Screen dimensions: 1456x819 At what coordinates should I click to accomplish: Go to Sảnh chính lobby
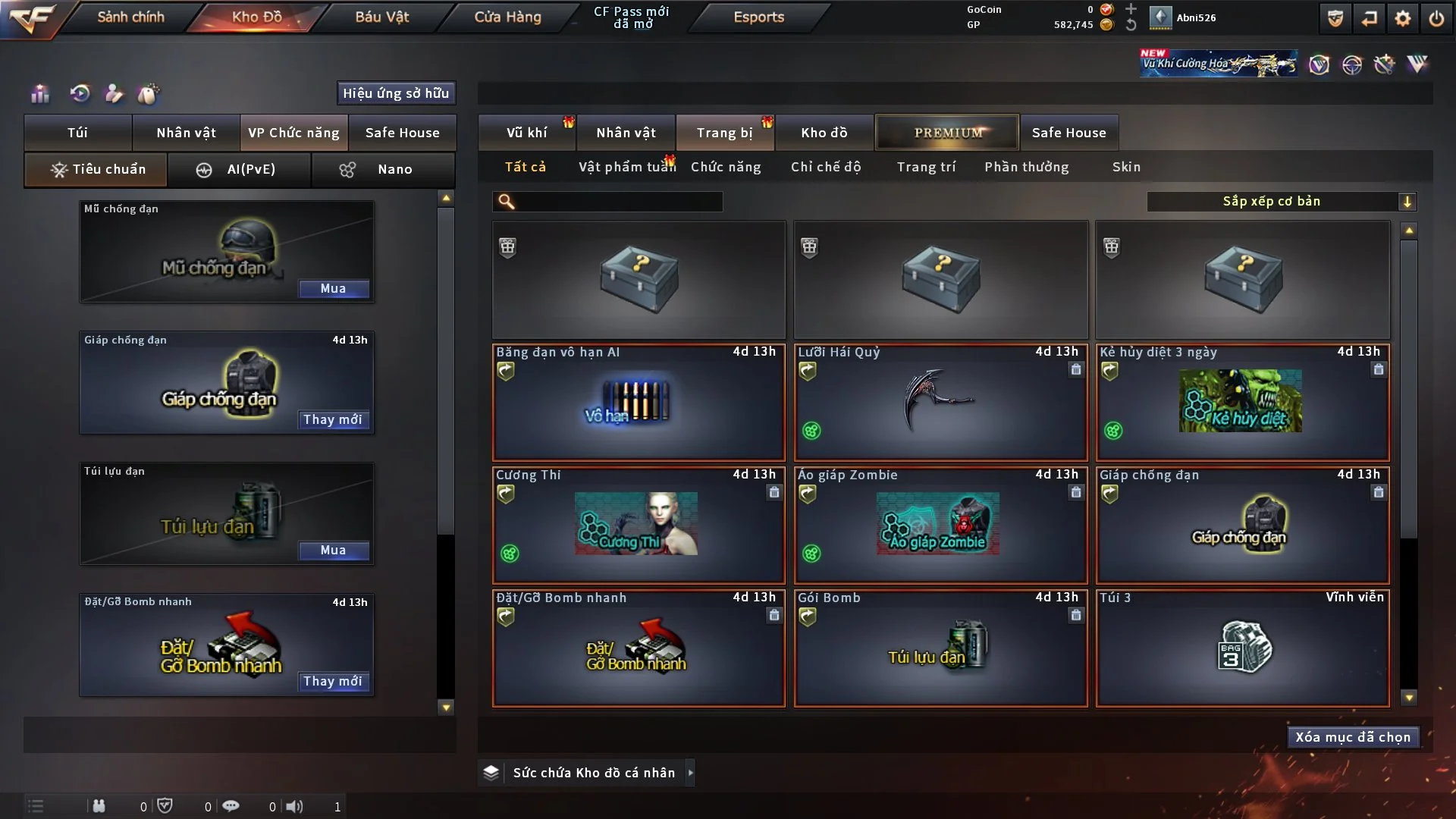tap(130, 17)
